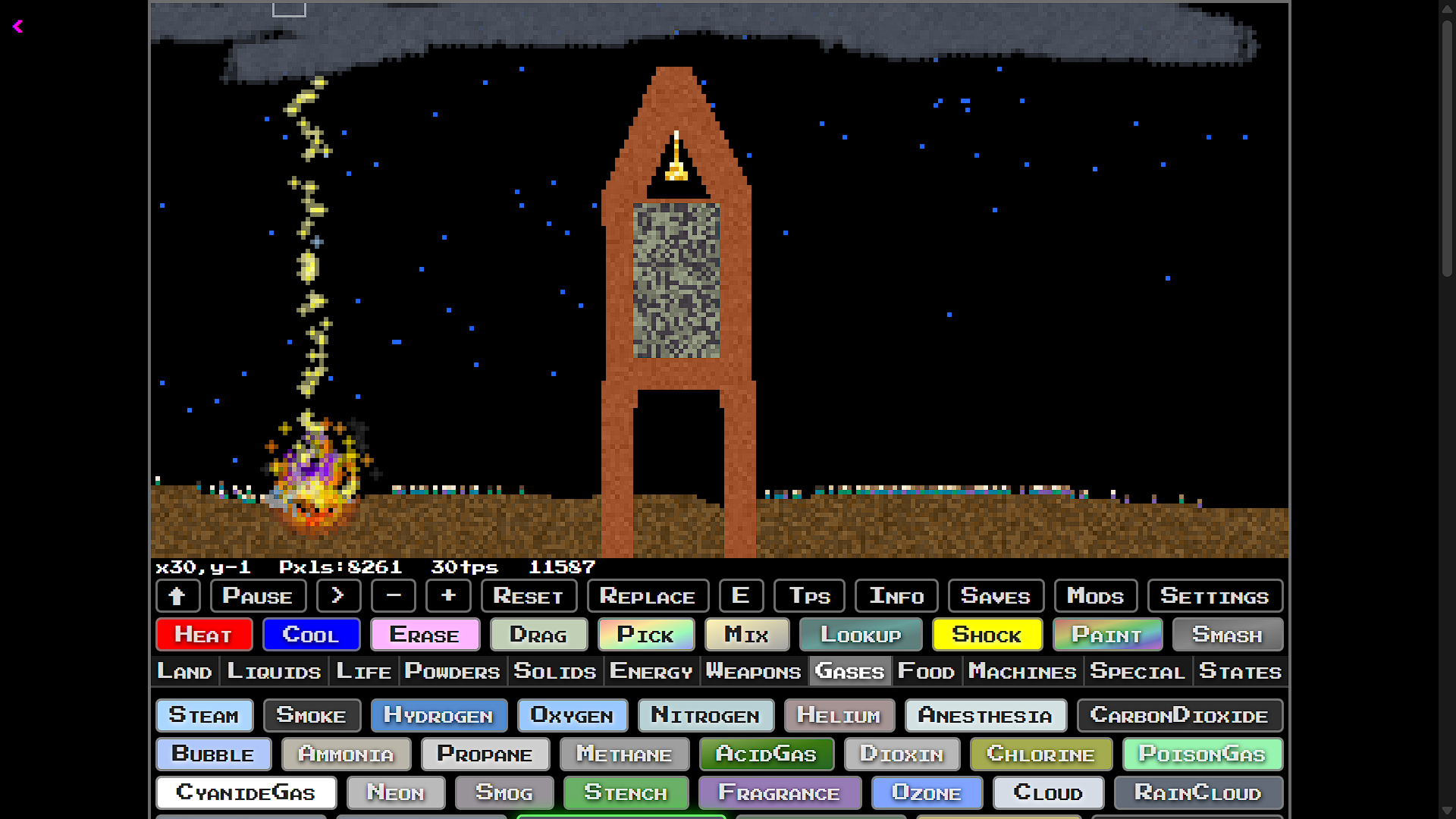
Task: Pause the simulation
Action: 258,596
